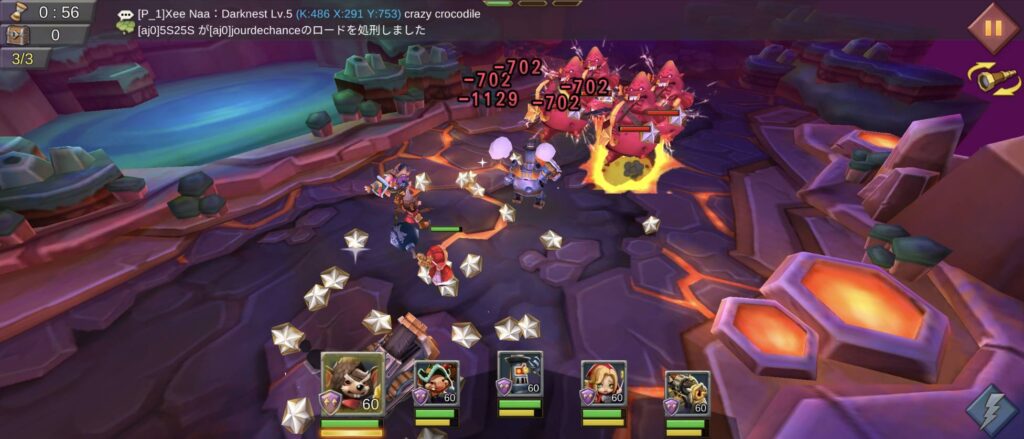
Task: Select the wolf-like hero portrait
Action: click(352, 383)
